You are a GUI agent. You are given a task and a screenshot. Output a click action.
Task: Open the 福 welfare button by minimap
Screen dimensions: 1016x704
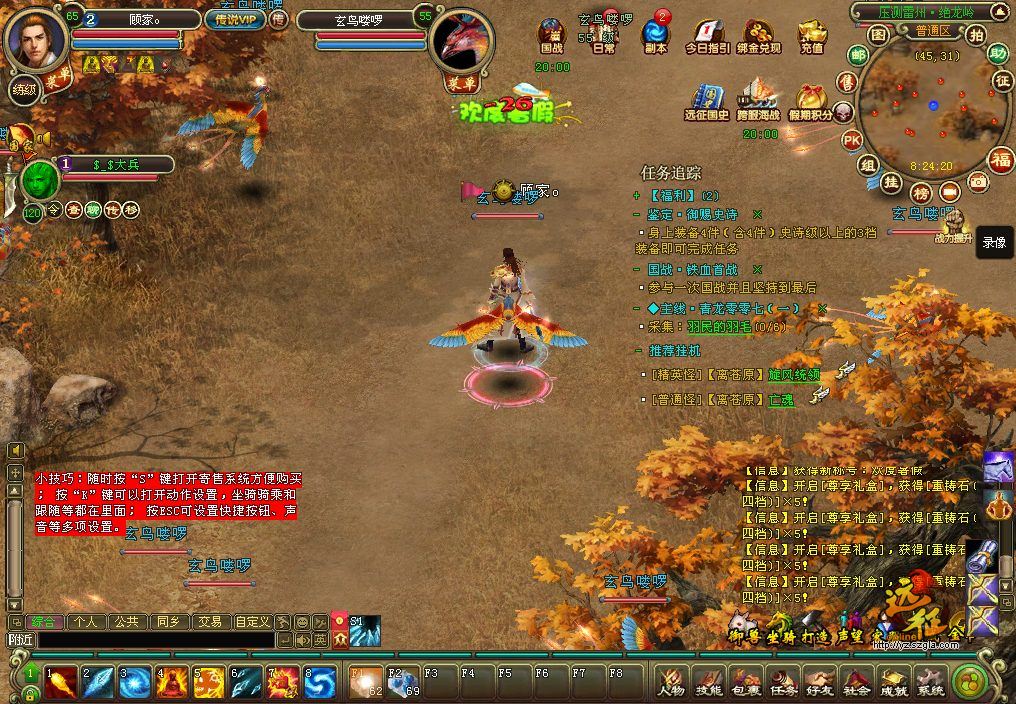click(x=1000, y=160)
